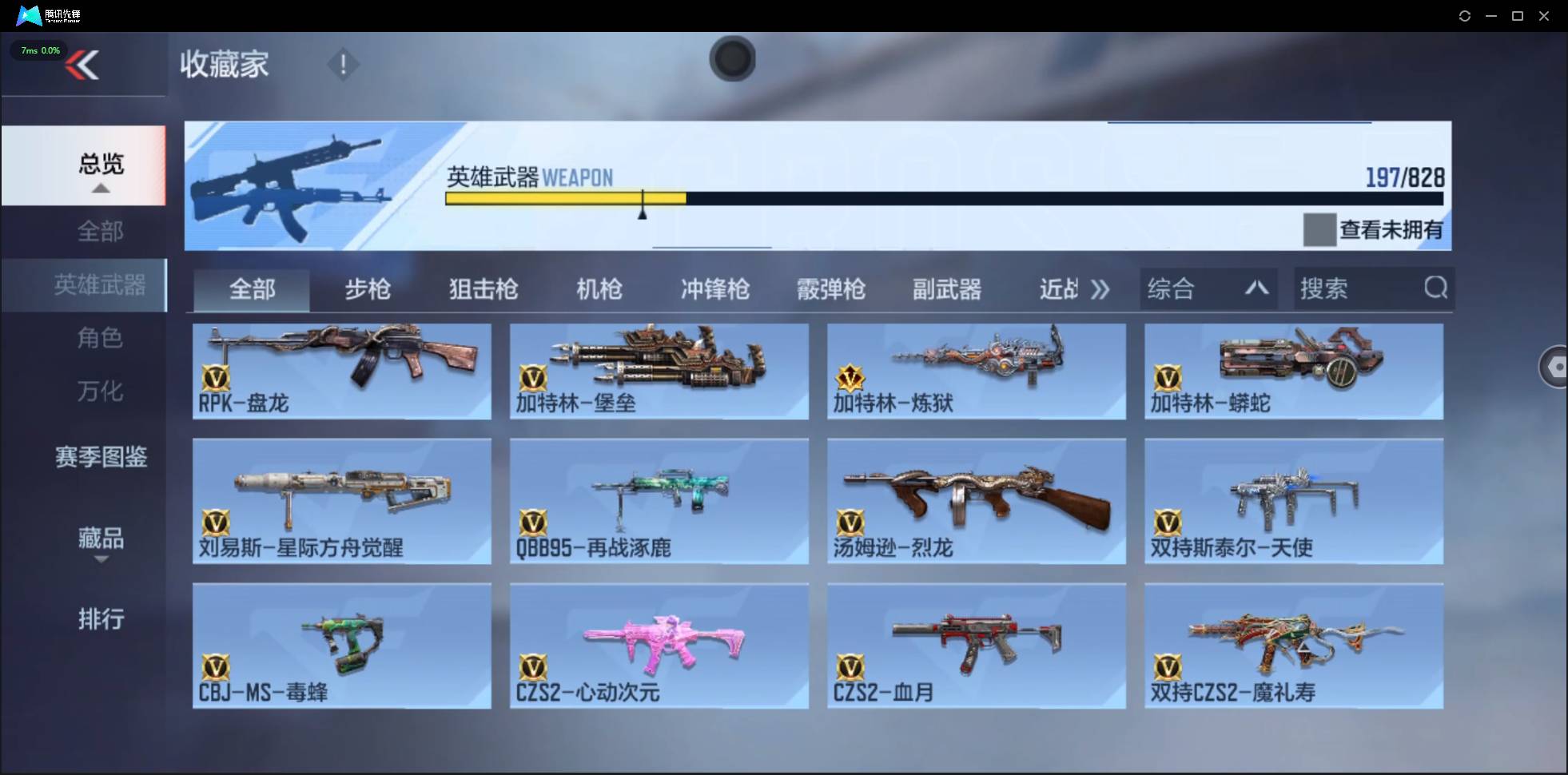Switch to the 狙击枪 category tab
The width and height of the screenshot is (1568, 775).
click(483, 289)
